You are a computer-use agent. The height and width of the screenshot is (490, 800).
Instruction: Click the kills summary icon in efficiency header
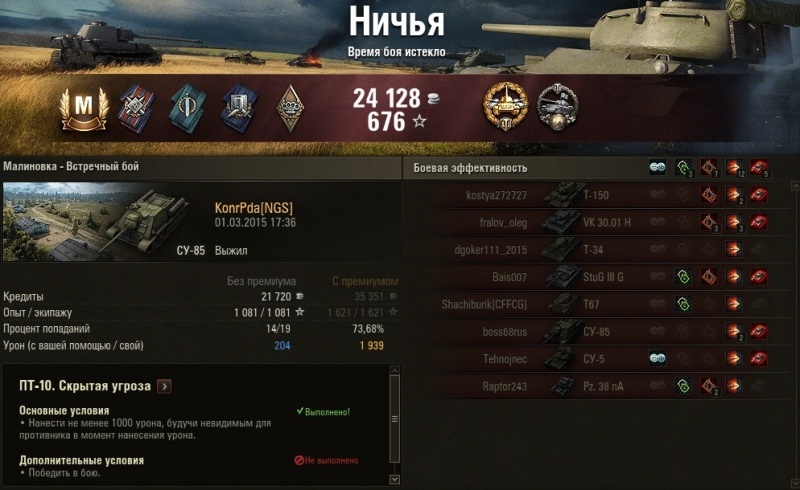(760, 167)
